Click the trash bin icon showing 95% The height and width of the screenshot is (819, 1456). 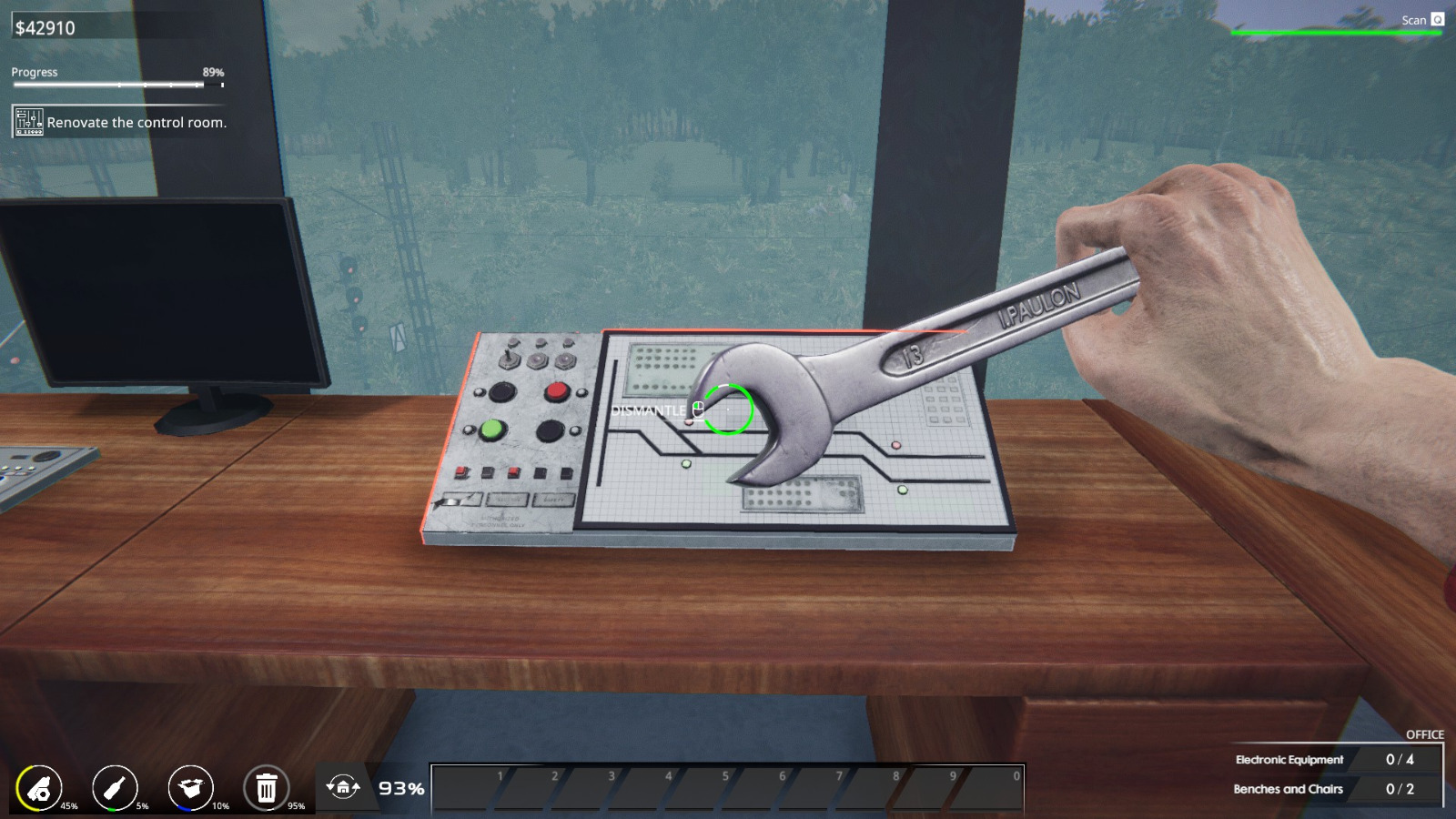click(266, 785)
